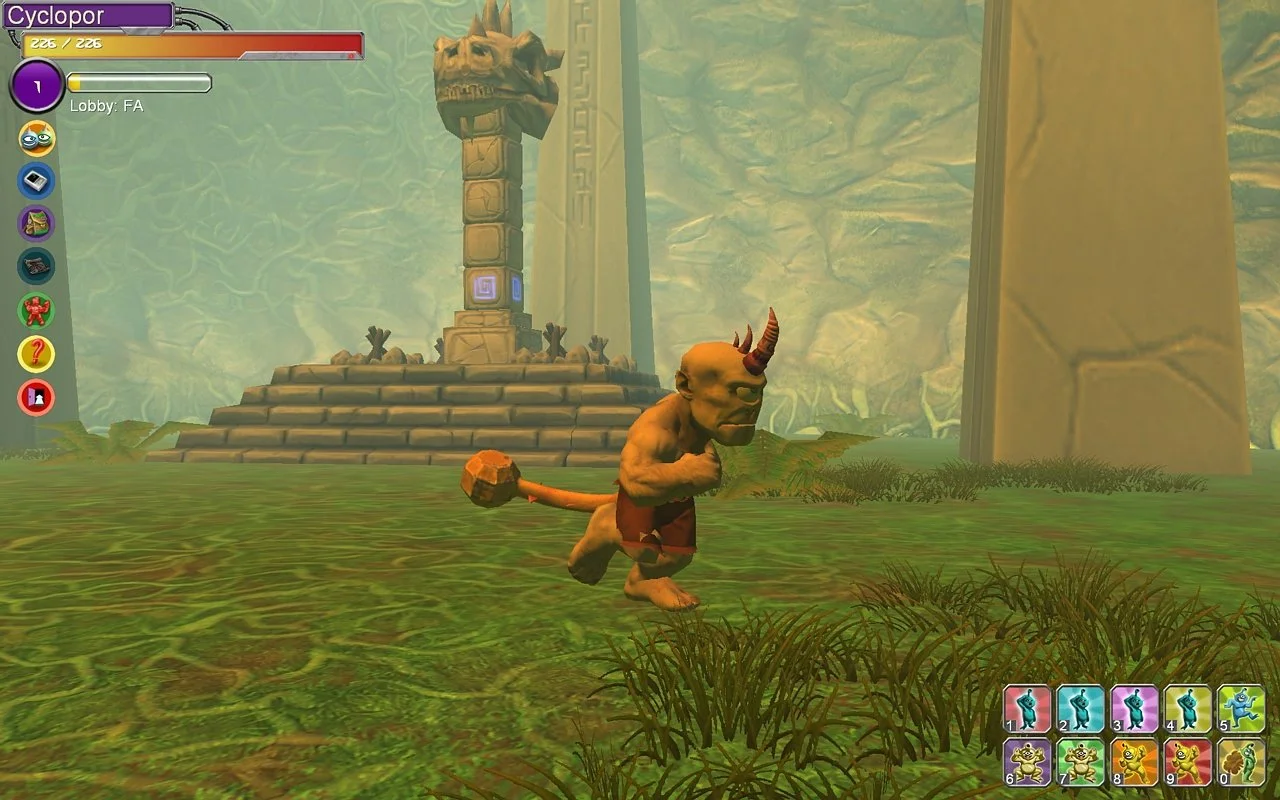The height and width of the screenshot is (800, 1280).
Task: Use emote slot 1 with red background
Action: (1028, 709)
